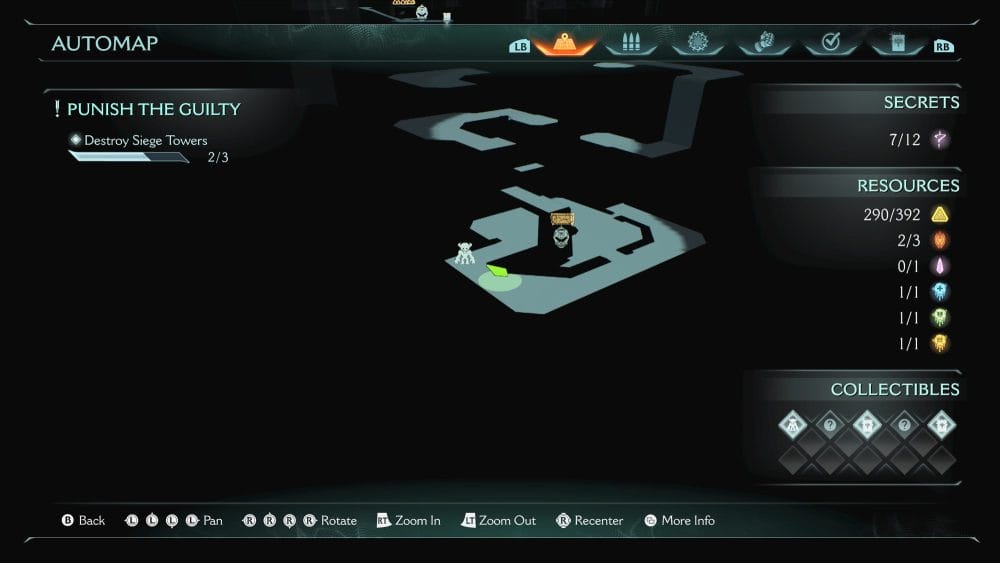Recenter the automap view
The height and width of the screenshot is (563, 1000).
[x=590, y=521]
